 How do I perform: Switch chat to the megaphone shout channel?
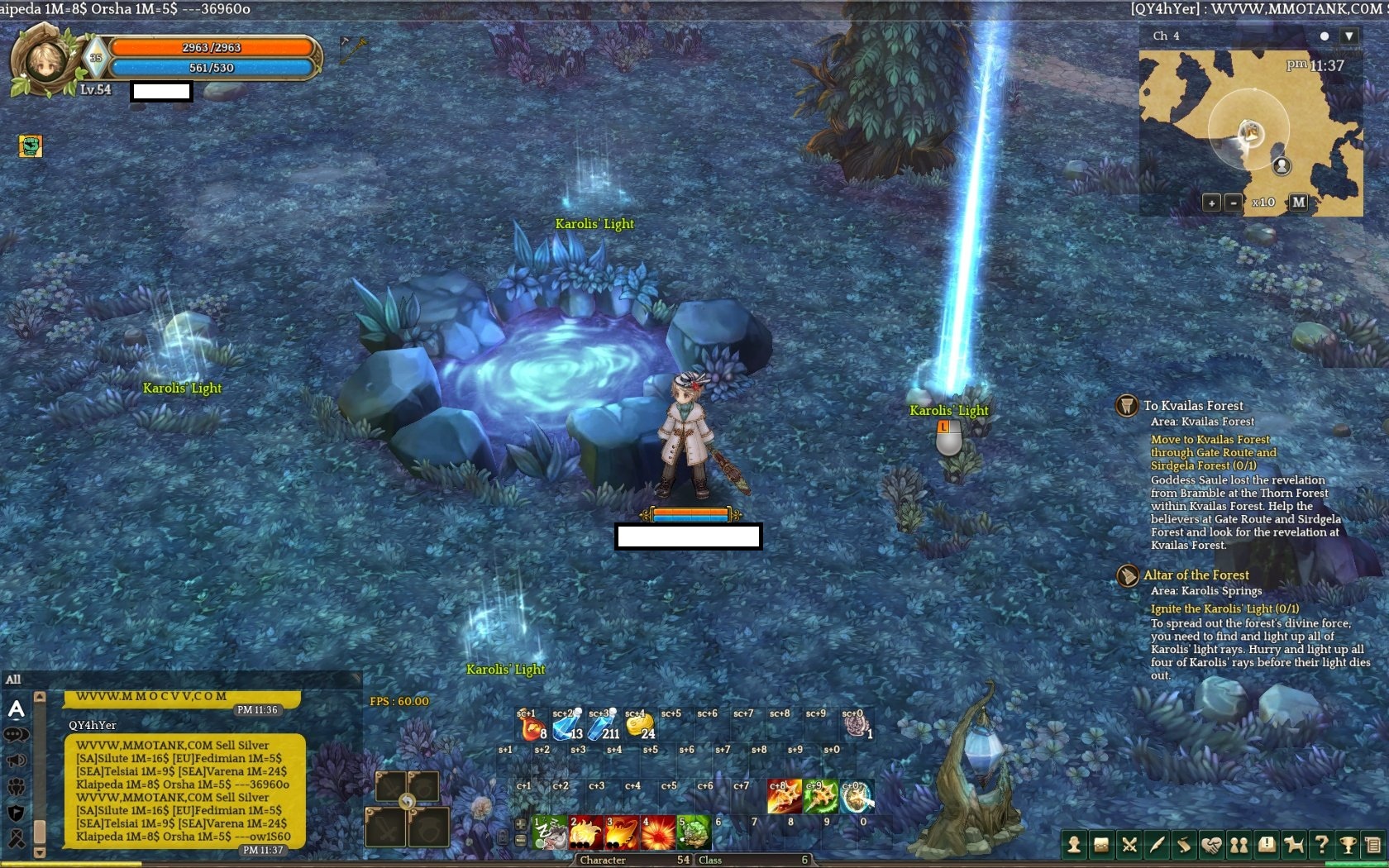tap(16, 761)
